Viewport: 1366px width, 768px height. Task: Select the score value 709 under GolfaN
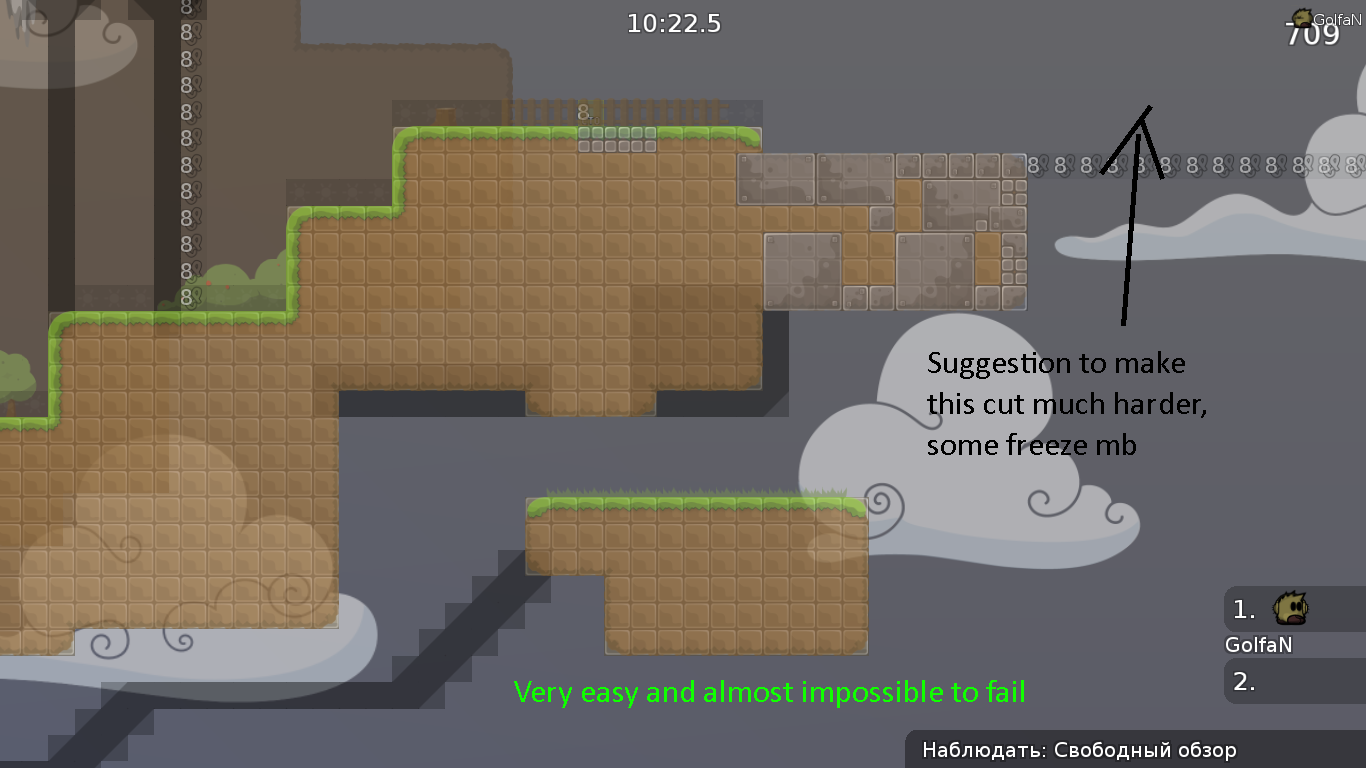(x=1313, y=33)
